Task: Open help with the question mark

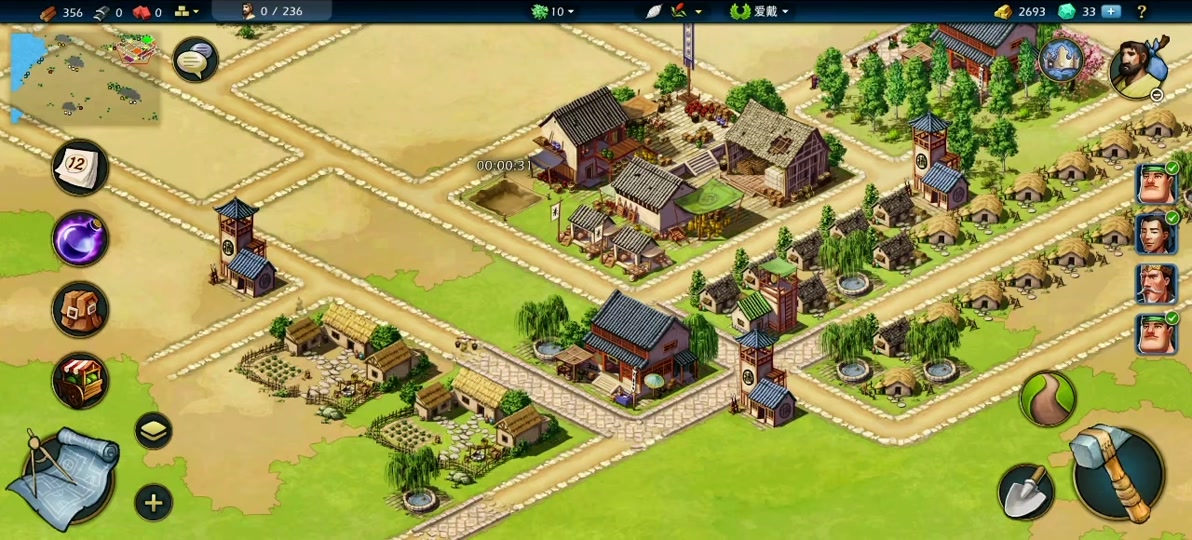Action: point(1141,12)
